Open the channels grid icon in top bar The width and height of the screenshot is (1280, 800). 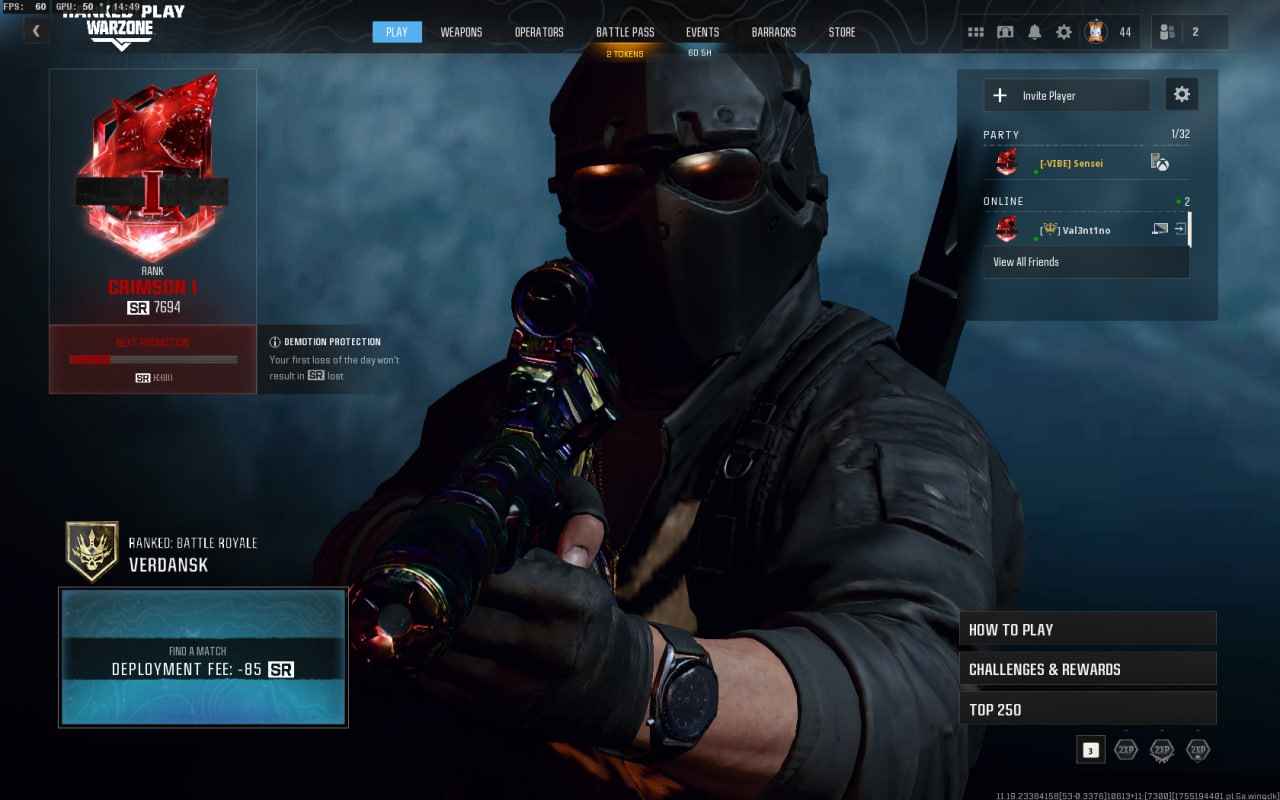(x=976, y=31)
